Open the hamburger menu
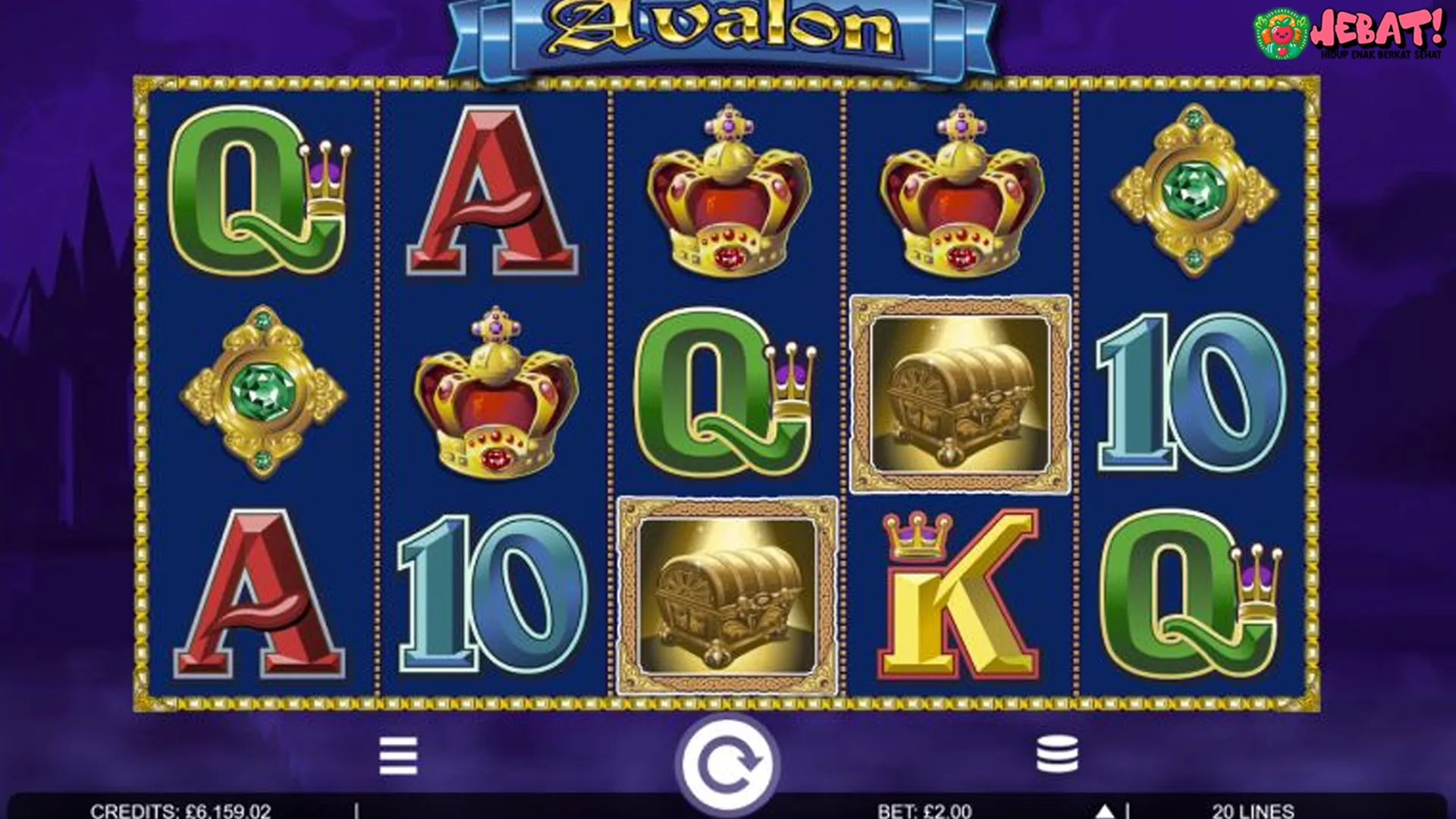This screenshot has height=819, width=1456. coord(398,755)
